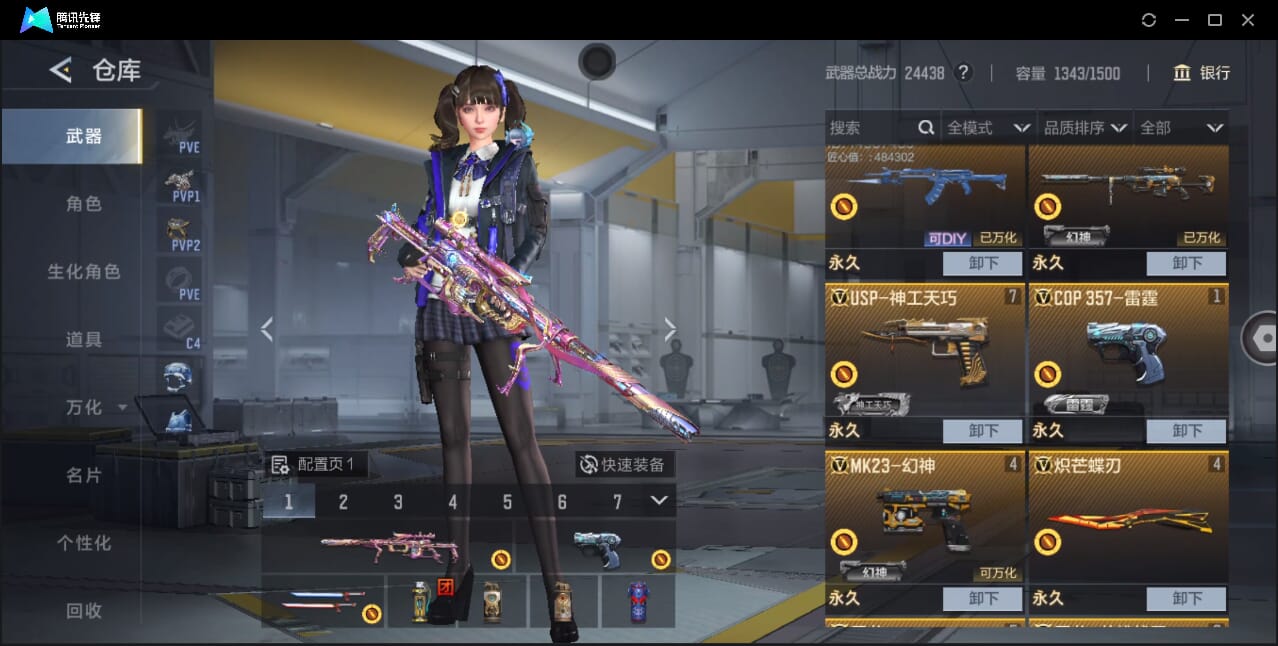Image resolution: width=1278 pixels, height=646 pixels.
Task: Open the 银行 bank
Action: click(x=1202, y=73)
